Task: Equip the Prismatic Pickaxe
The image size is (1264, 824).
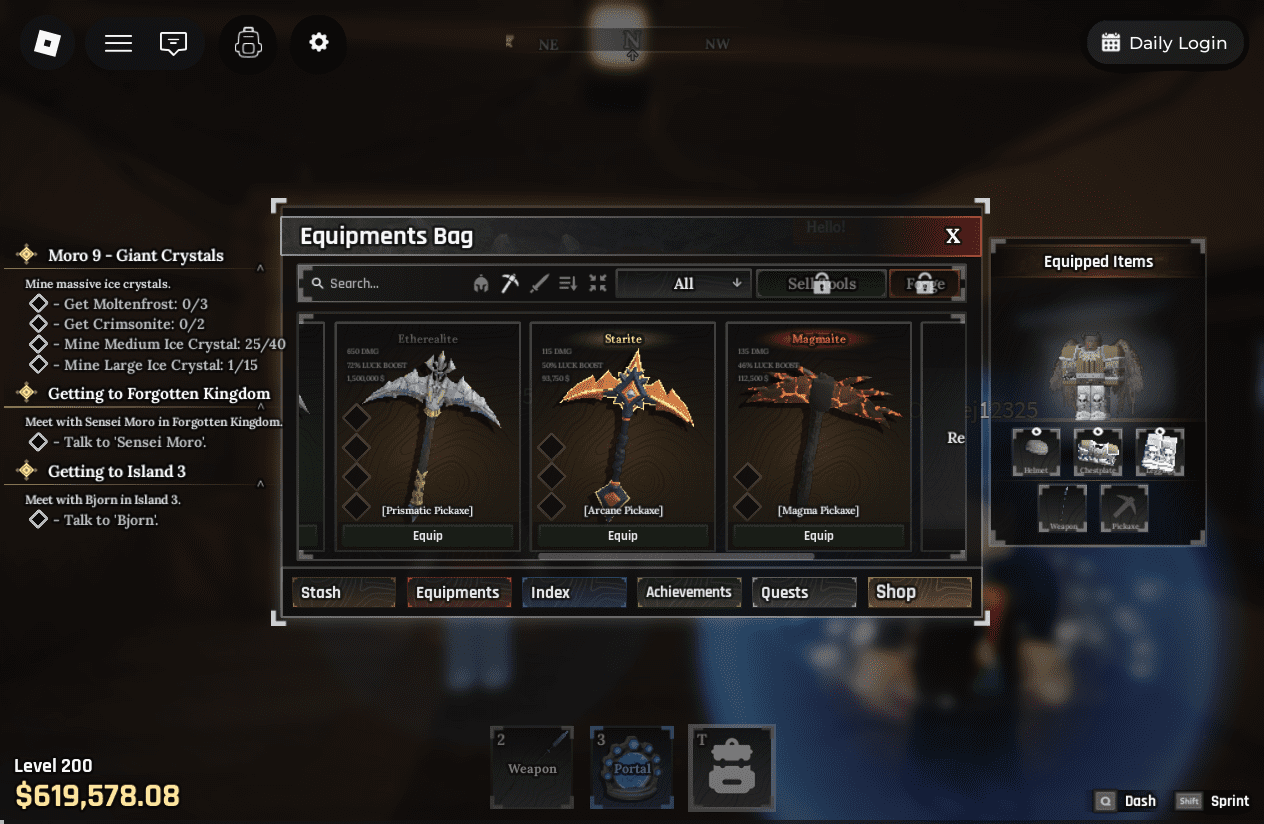Action: (427, 536)
